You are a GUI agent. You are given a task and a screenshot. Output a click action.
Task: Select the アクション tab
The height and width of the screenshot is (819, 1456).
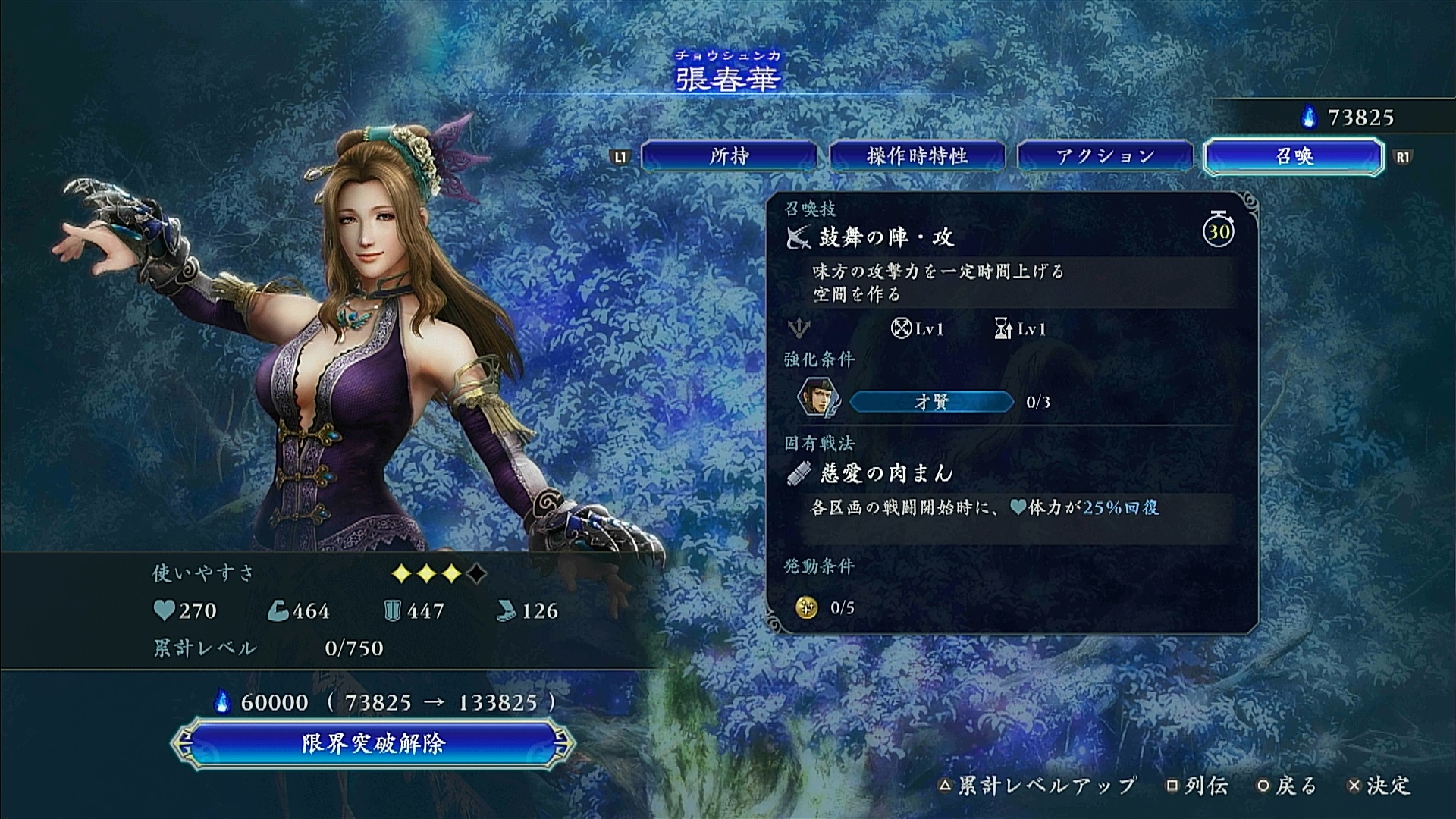click(1105, 156)
